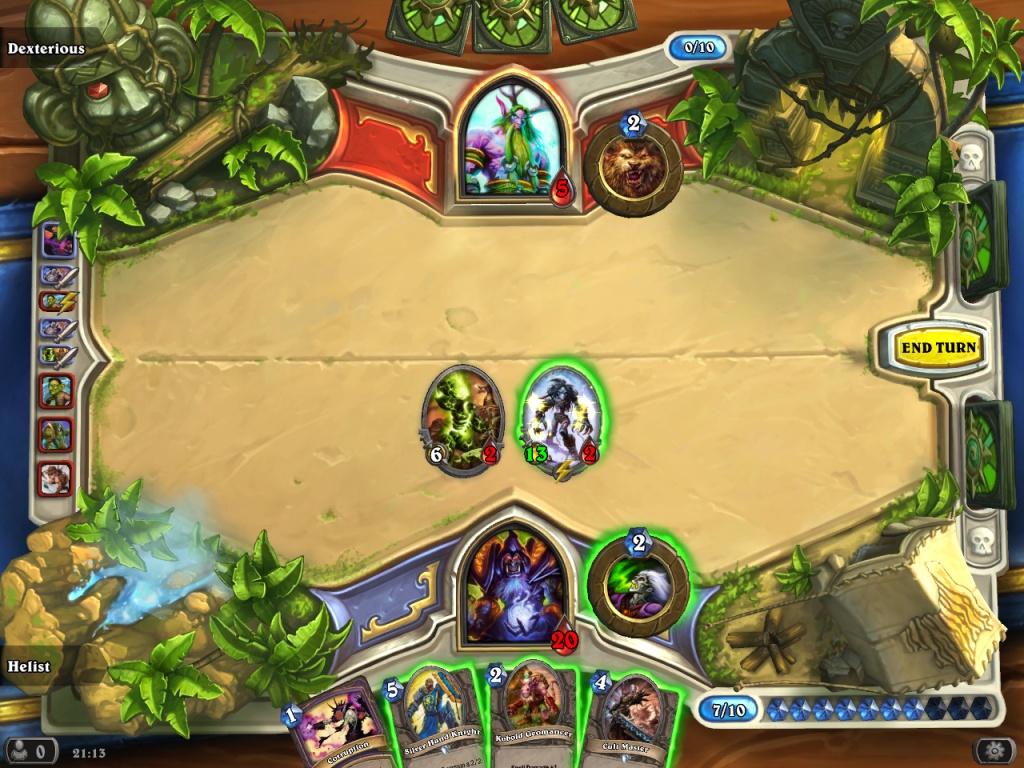Inspect the top tile in the history bar
The height and width of the screenshot is (768, 1024).
[x=57, y=241]
